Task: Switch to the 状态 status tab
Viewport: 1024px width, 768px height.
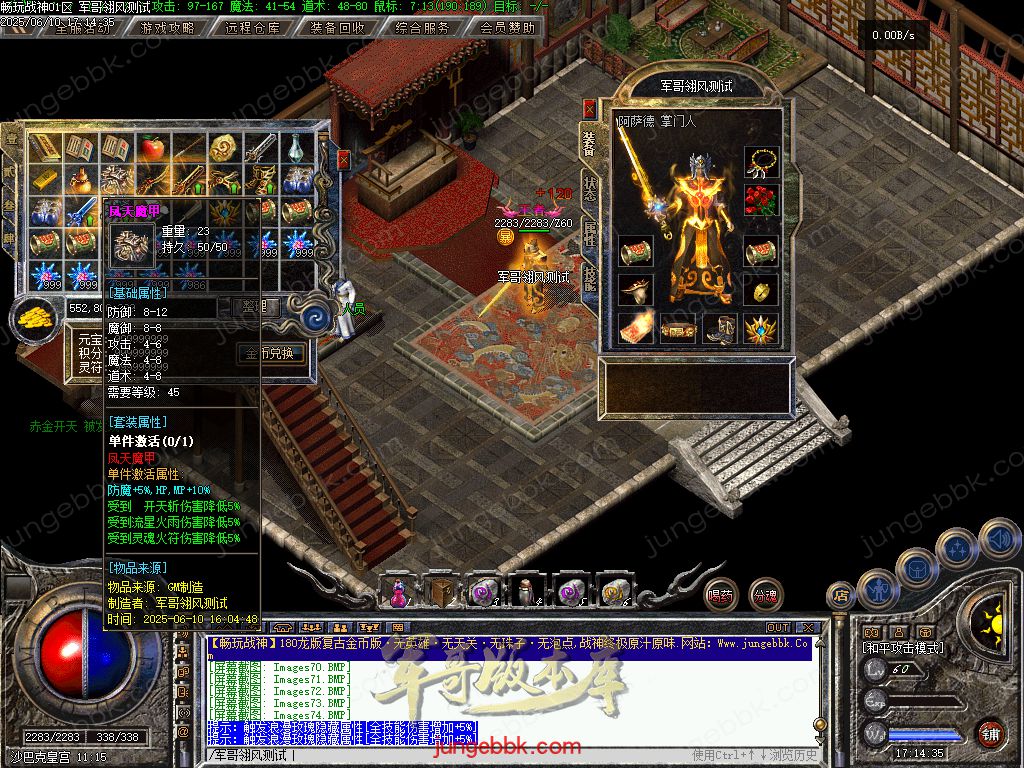Action: click(590, 190)
